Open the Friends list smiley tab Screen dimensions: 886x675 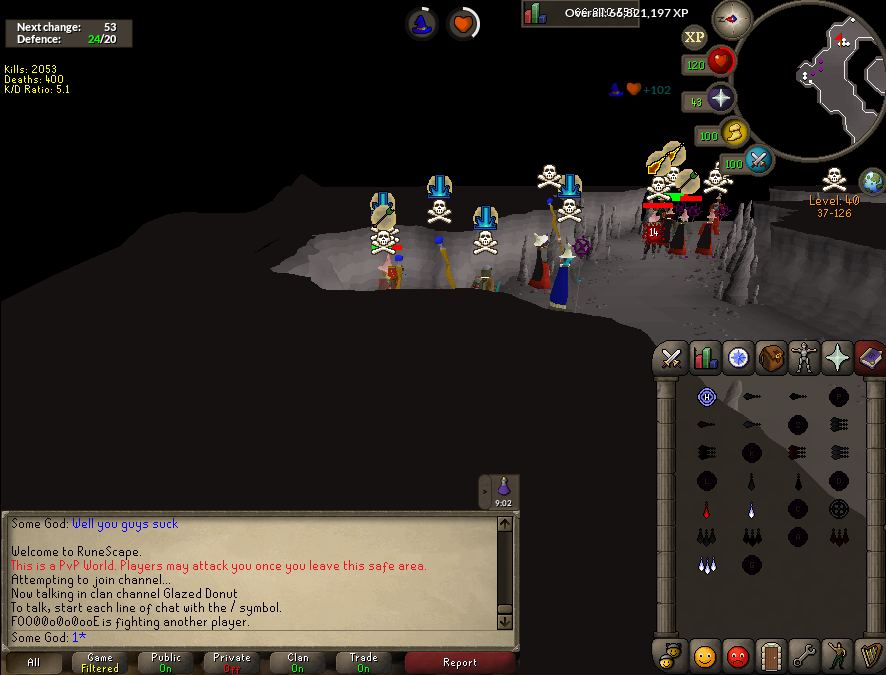tap(705, 656)
